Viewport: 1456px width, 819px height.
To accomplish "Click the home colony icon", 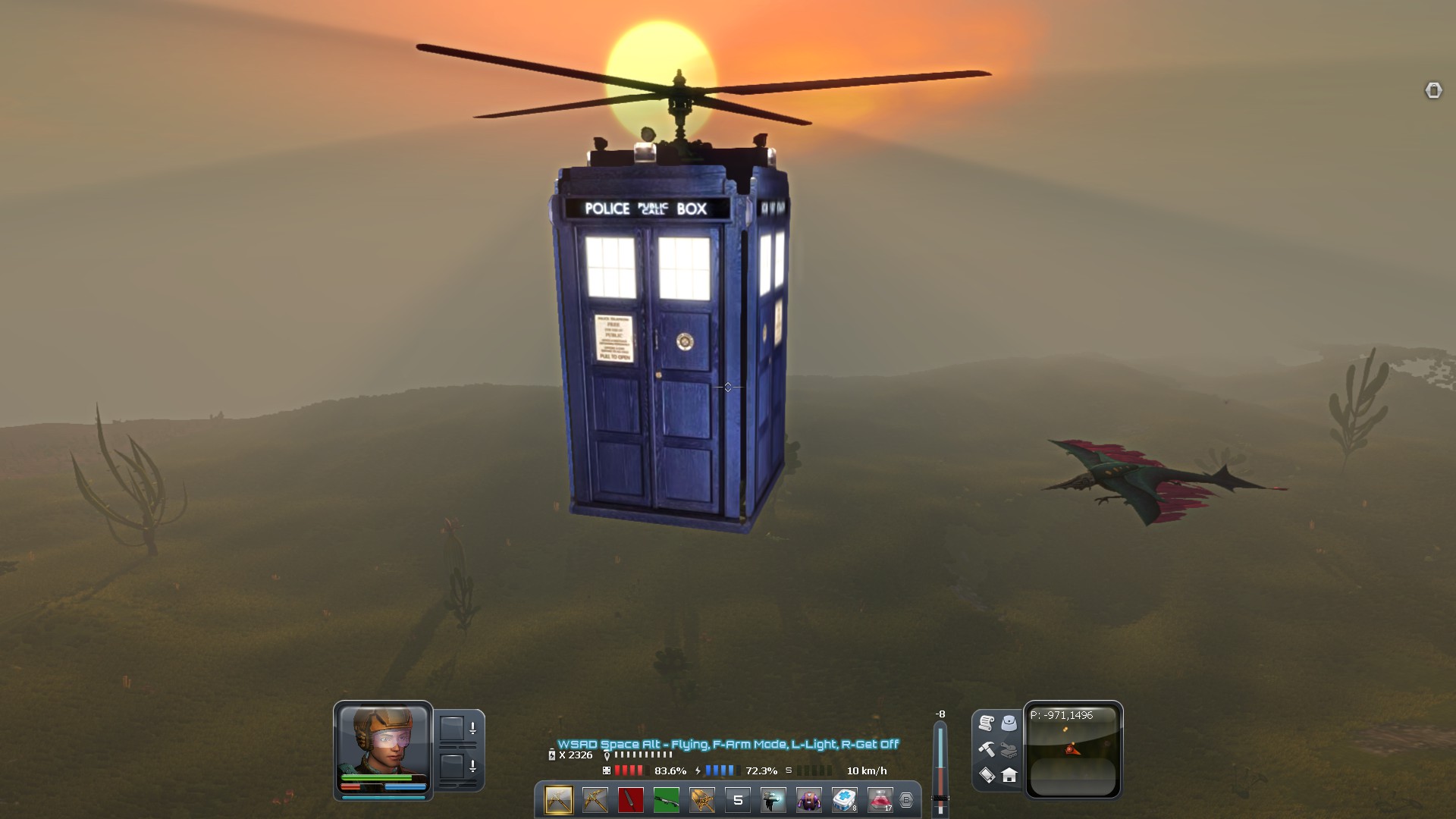I will click(x=1009, y=775).
